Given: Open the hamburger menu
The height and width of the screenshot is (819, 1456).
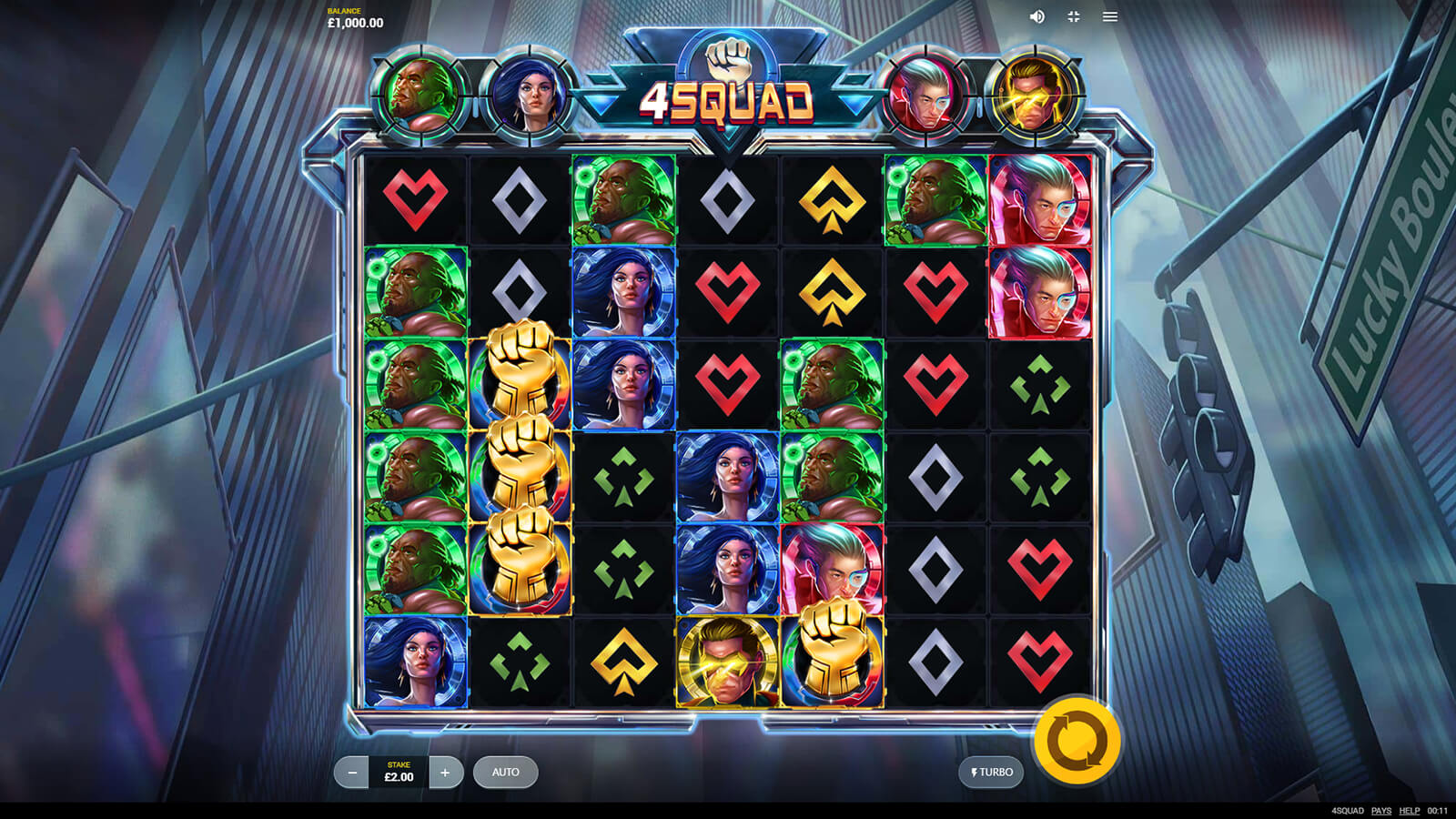Looking at the screenshot, I should (x=1110, y=16).
